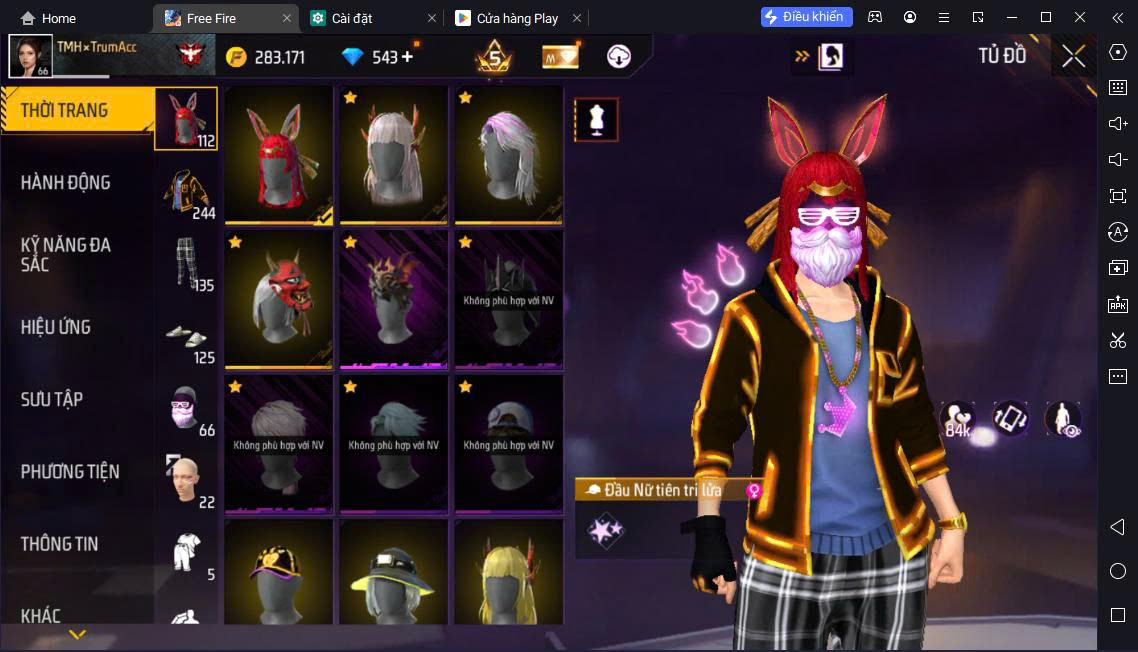Open the Sưu Tập category
The image size is (1138, 652).
pyautogui.click(x=52, y=399)
